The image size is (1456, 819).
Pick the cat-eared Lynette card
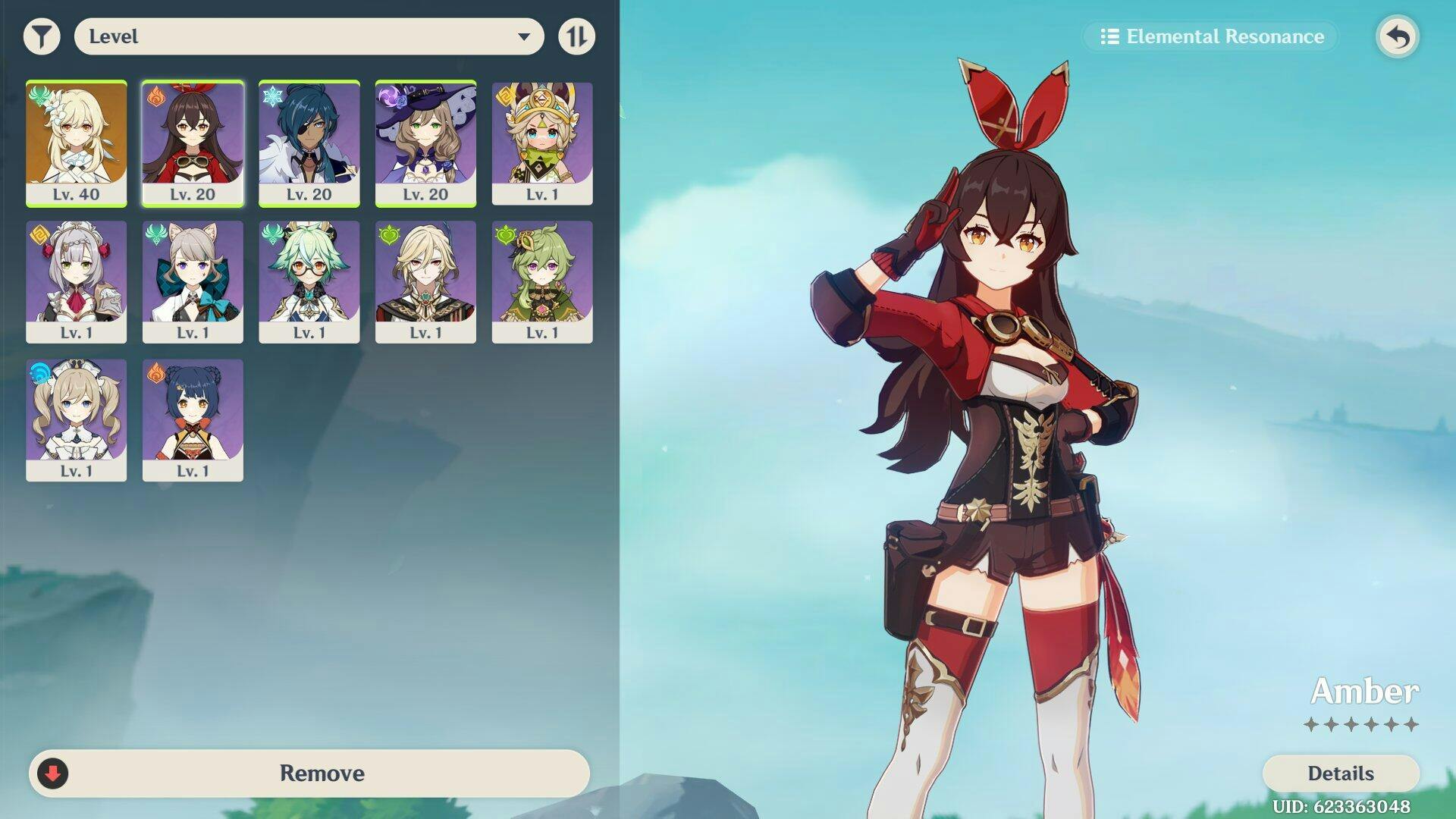(x=193, y=282)
